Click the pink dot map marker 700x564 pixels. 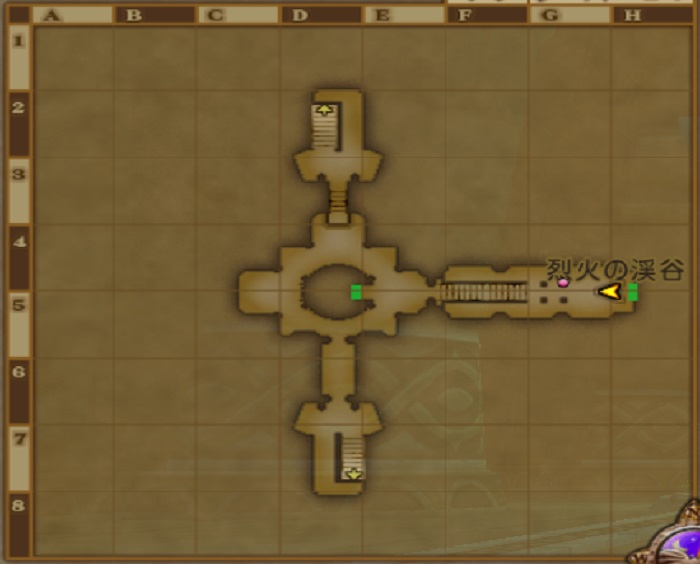[x=563, y=283]
